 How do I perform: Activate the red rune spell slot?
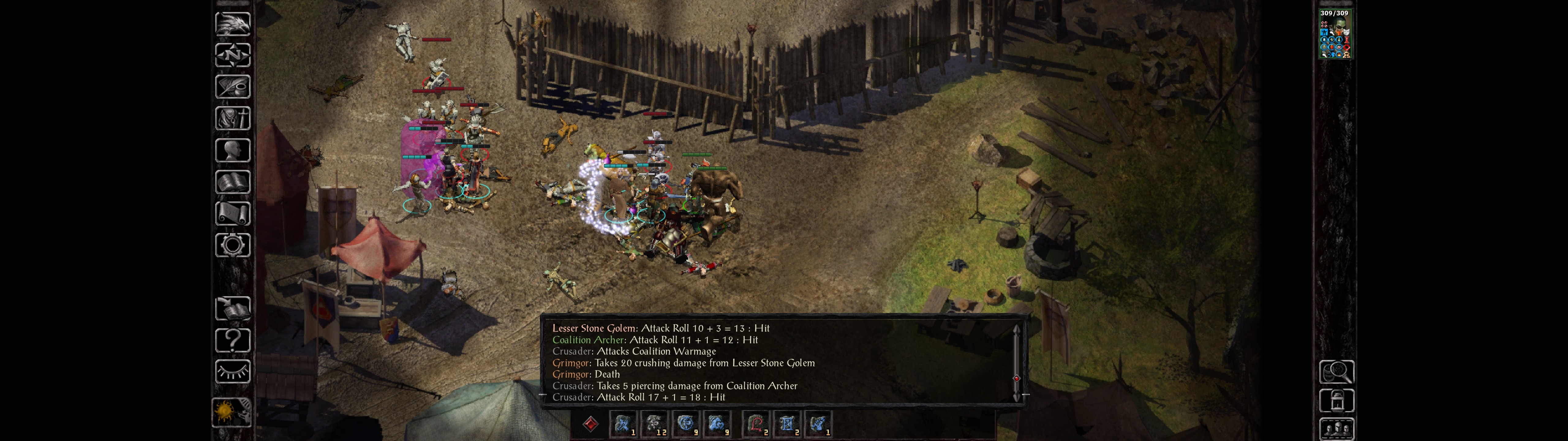pos(756,424)
